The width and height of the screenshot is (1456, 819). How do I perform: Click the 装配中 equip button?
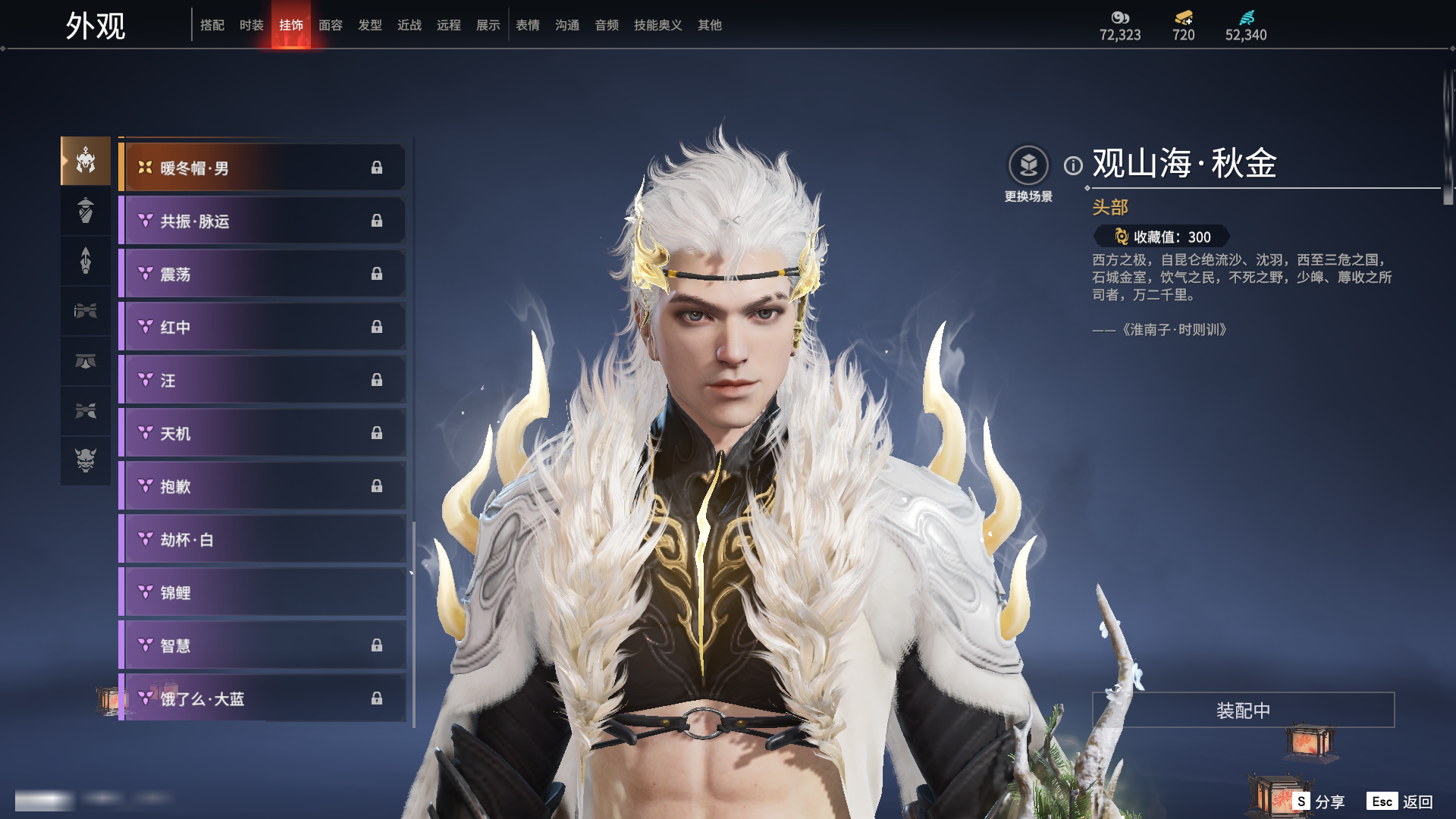click(1243, 711)
